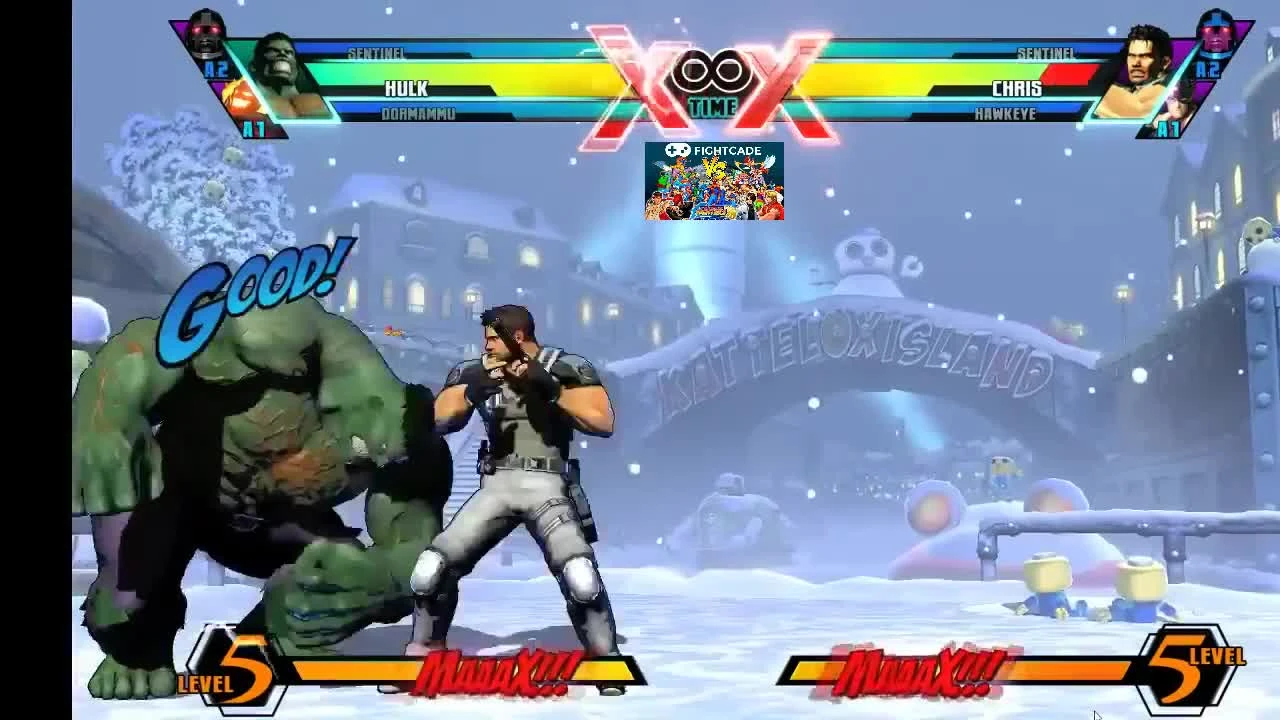Click the HULK name bar
The height and width of the screenshot is (720, 1280).
pyautogui.click(x=405, y=88)
